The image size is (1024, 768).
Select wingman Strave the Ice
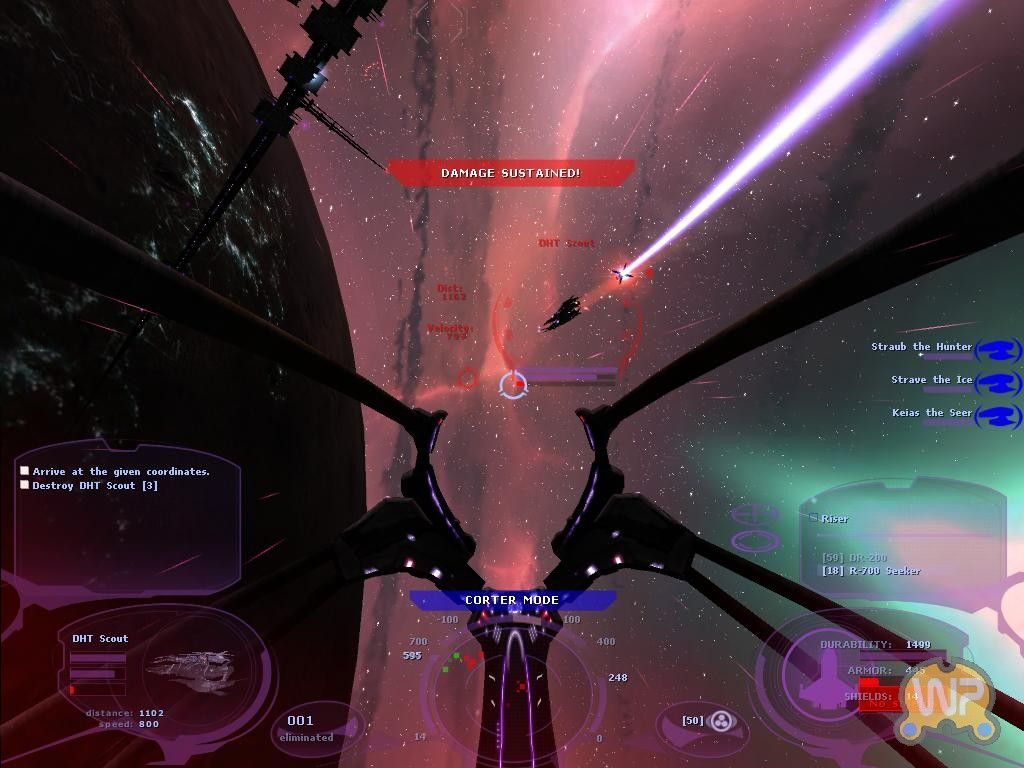[x=931, y=380]
